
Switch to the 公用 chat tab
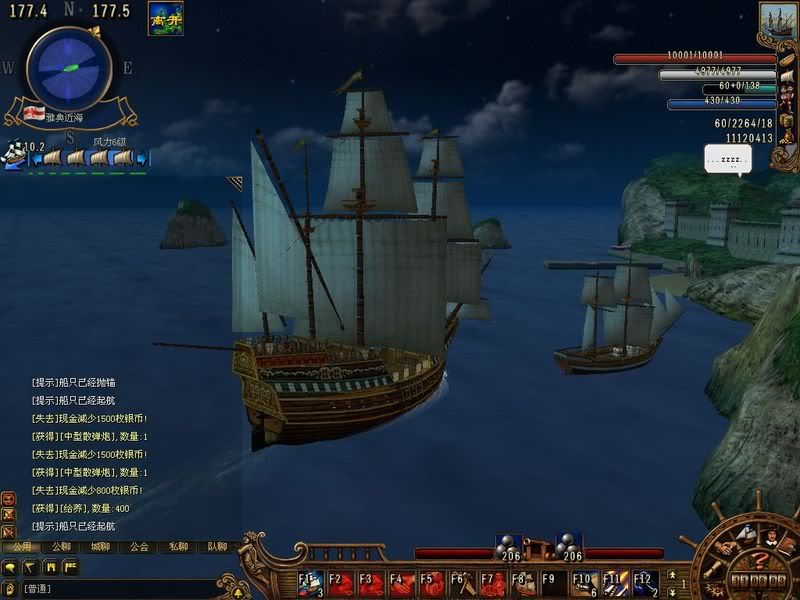(x=21, y=547)
